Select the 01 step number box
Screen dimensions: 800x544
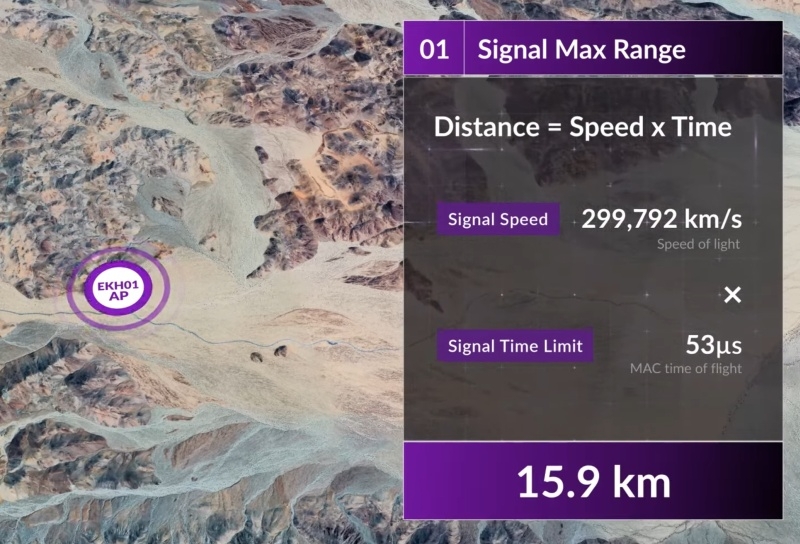coord(434,50)
